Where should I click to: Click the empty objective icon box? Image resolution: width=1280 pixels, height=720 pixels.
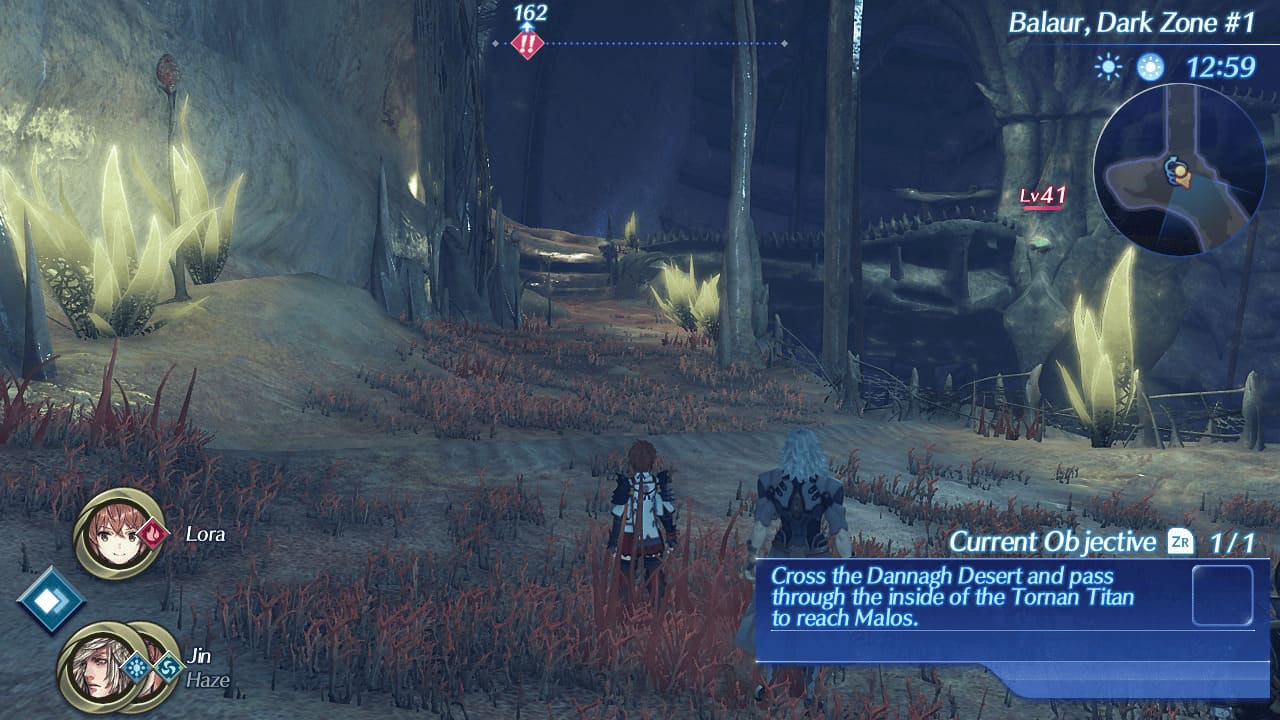[1222, 596]
